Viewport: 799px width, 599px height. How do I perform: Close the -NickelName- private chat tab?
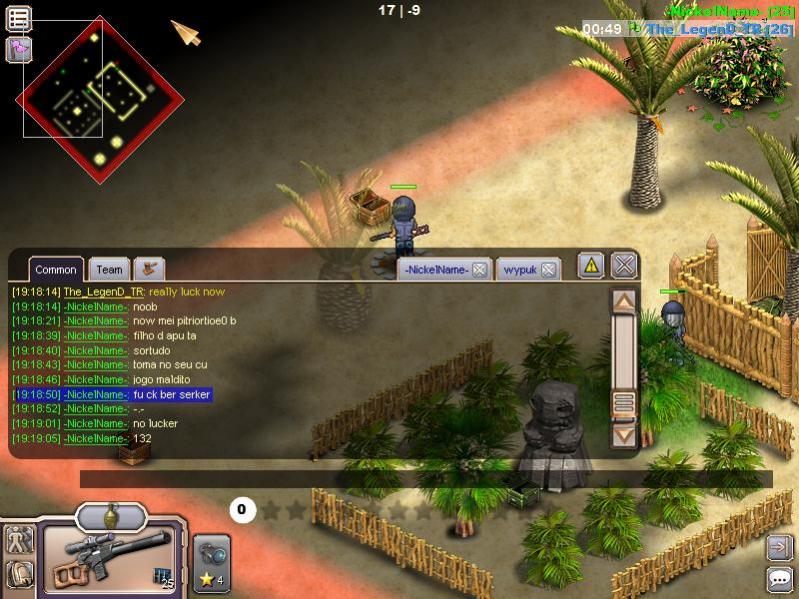480,270
